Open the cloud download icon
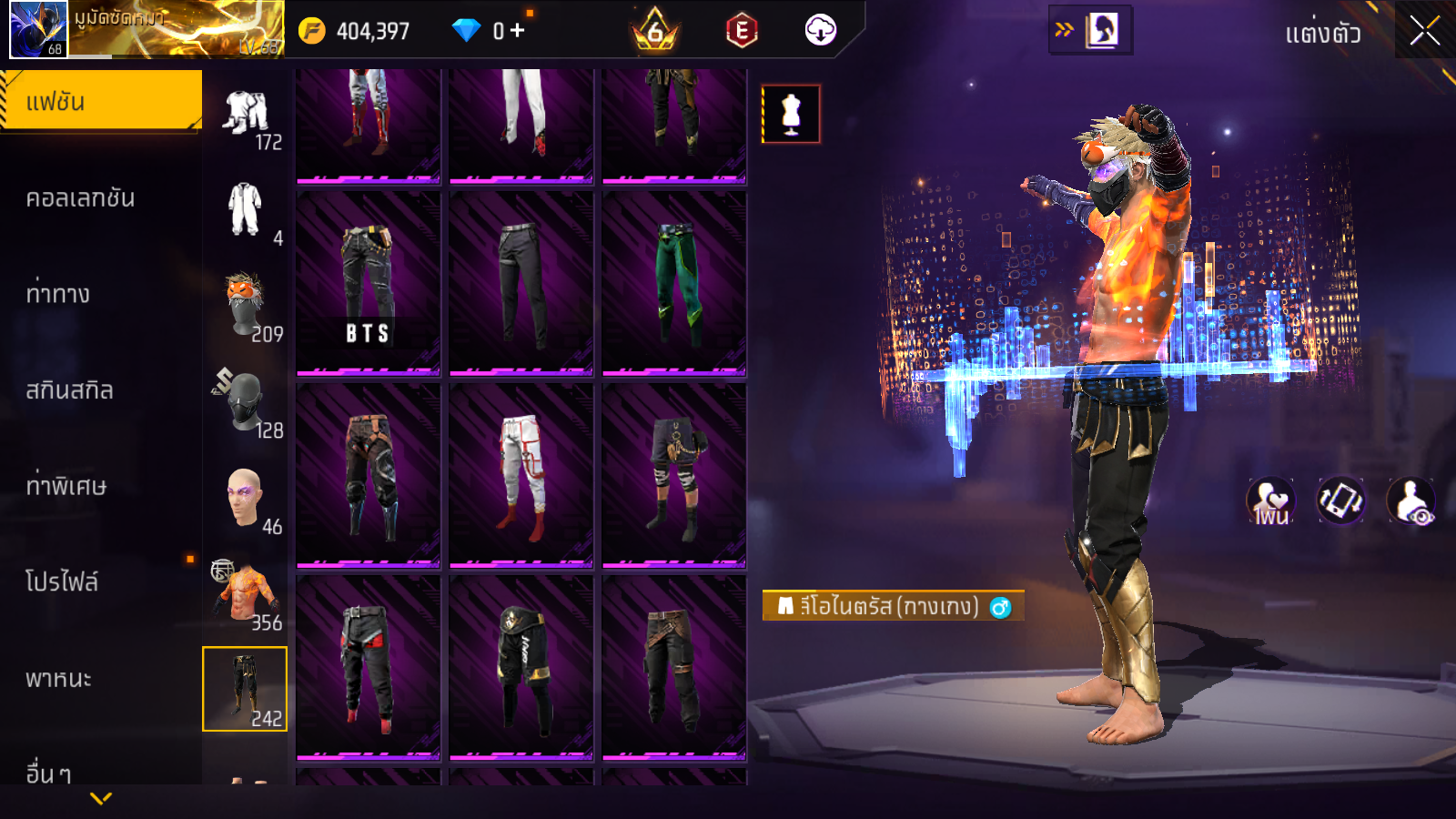Screen dimensions: 1456x819 point(820,31)
